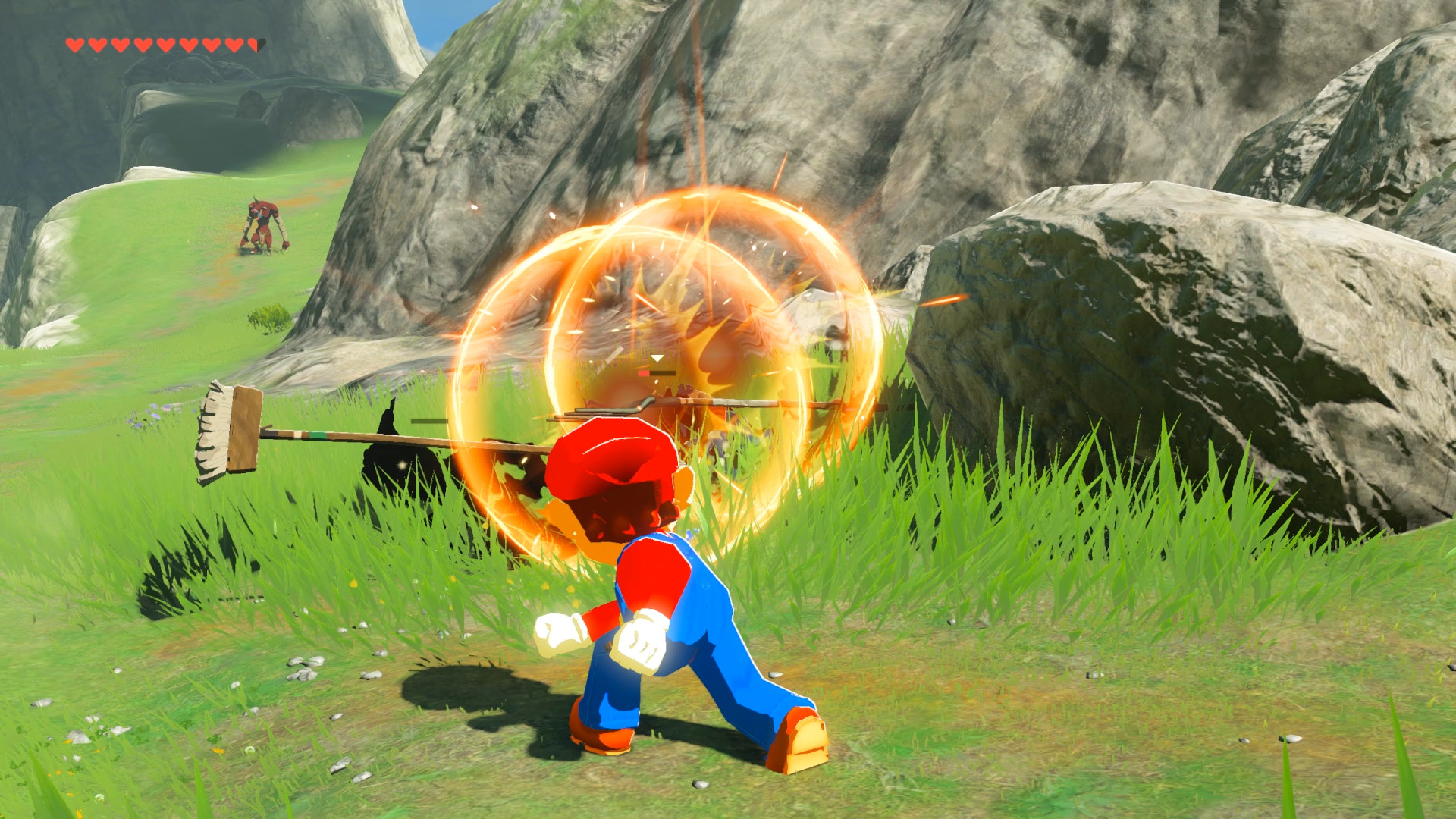Click the first heart in the health meter
The height and width of the screenshot is (819, 1456).
[74, 44]
